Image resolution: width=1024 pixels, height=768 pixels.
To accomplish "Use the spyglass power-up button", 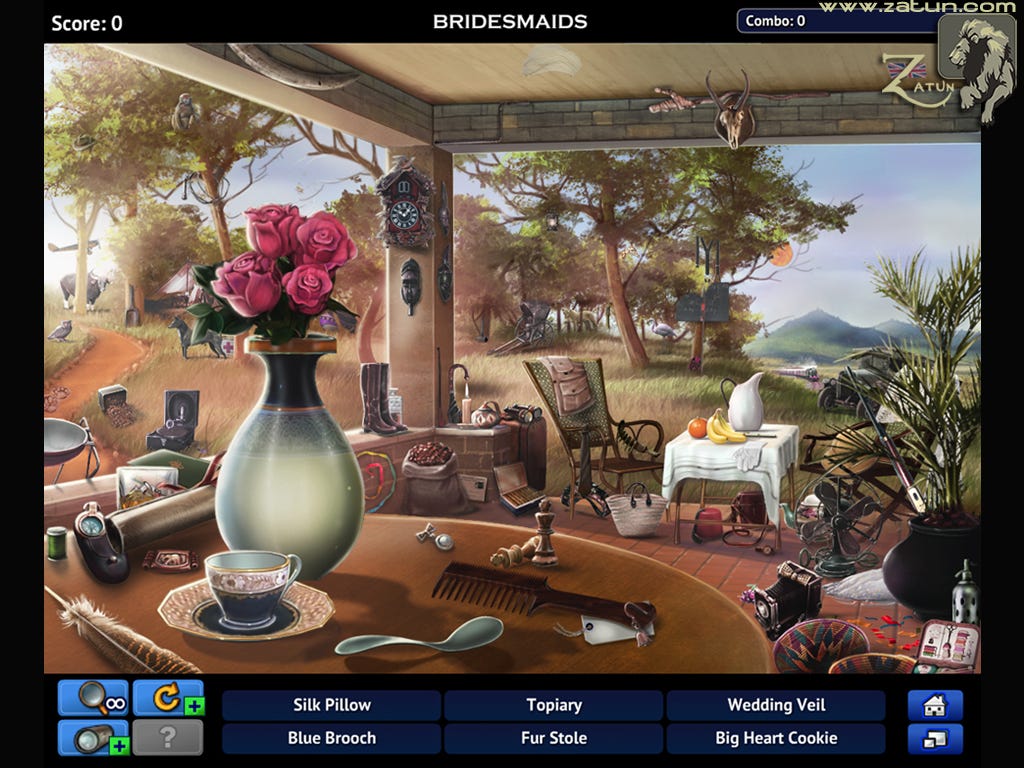I will (x=93, y=738).
